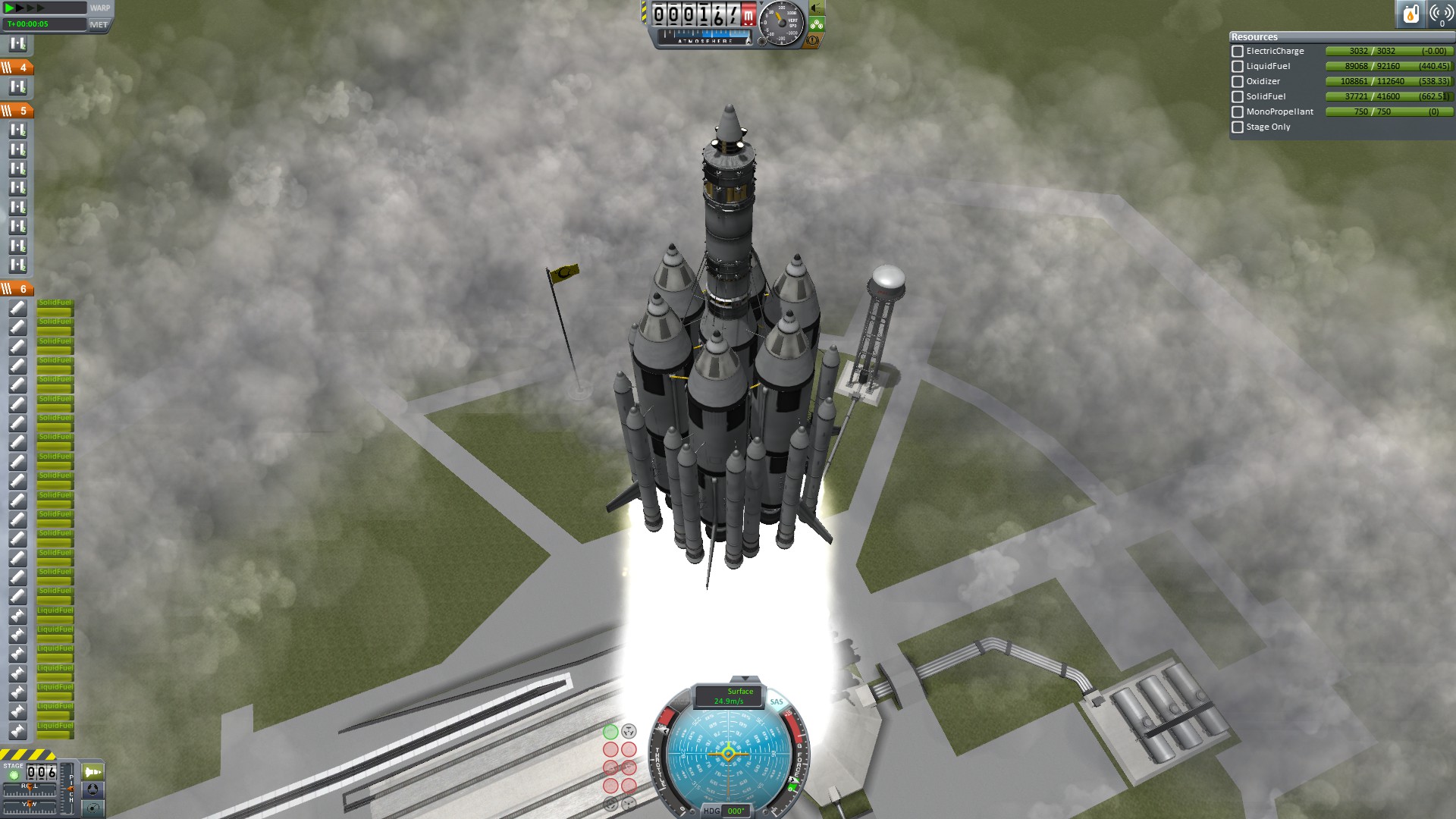Screen dimensions: 1456x819
Task: Select the stage 6 header tab
Action: [17, 289]
